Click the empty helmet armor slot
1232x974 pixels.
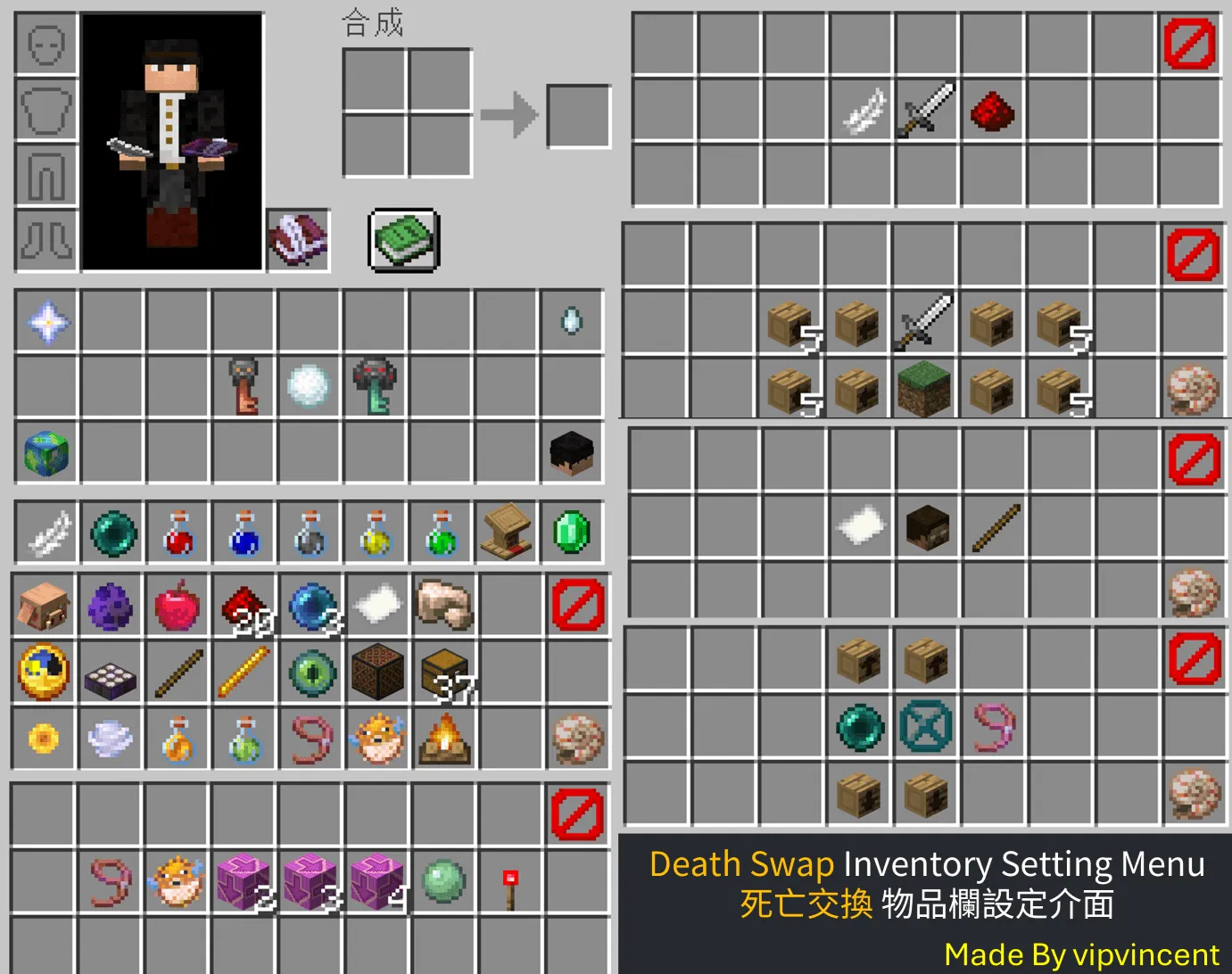pos(46,44)
